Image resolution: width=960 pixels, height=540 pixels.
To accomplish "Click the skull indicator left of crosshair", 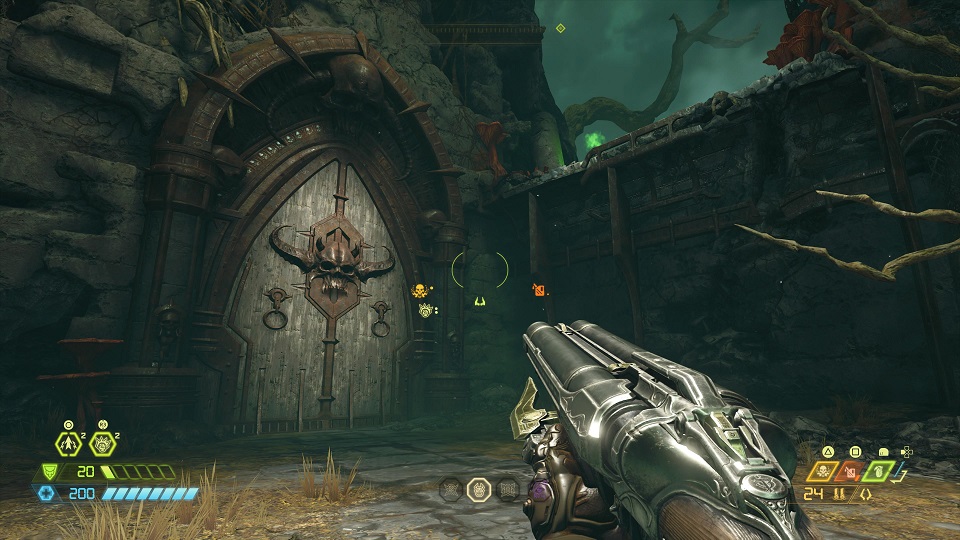I will point(420,291).
